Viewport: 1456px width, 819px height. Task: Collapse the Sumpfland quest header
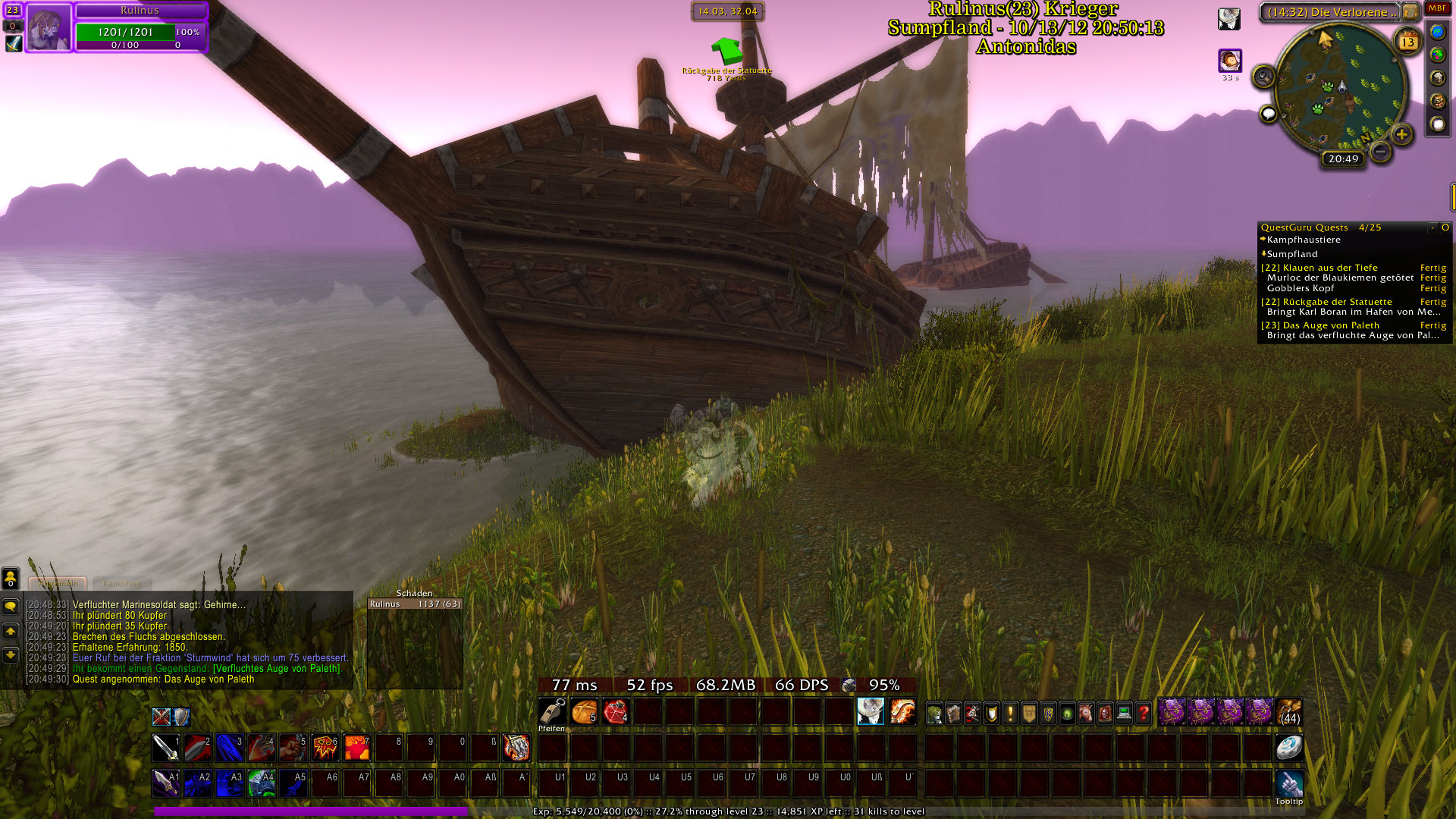point(1291,254)
